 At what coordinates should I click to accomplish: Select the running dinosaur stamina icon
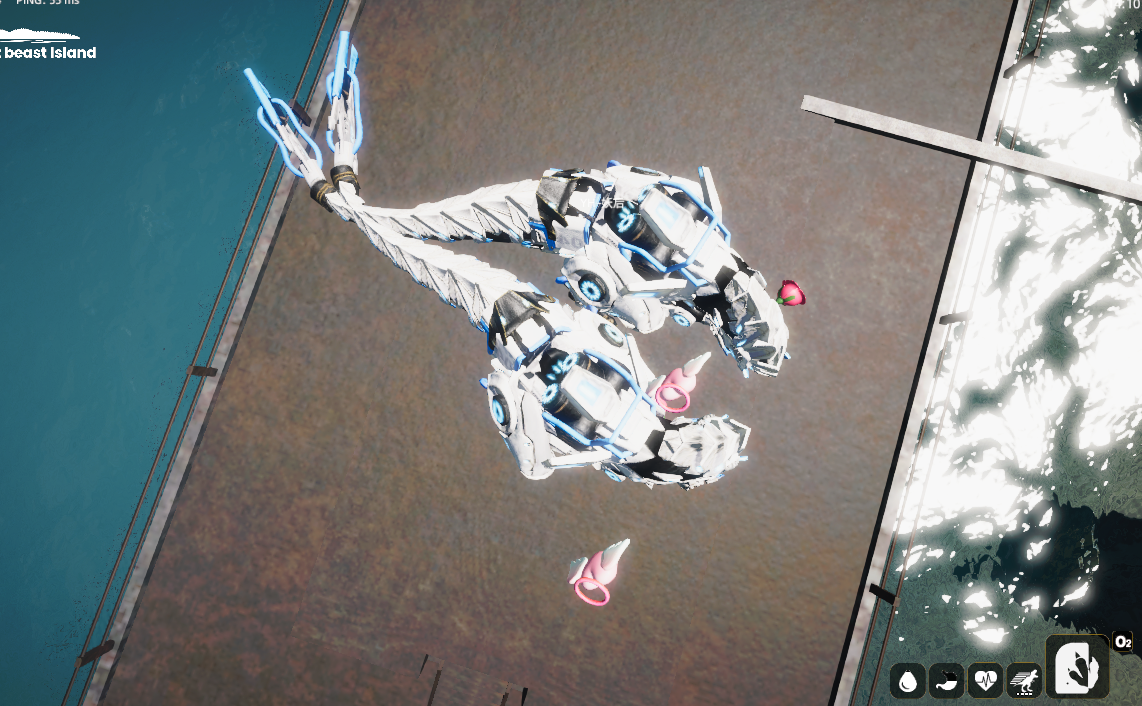1024,681
